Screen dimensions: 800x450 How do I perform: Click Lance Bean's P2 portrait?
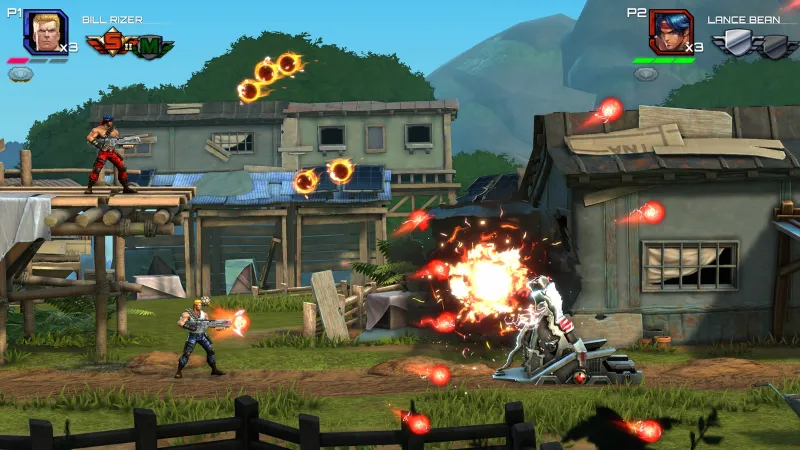(x=670, y=32)
